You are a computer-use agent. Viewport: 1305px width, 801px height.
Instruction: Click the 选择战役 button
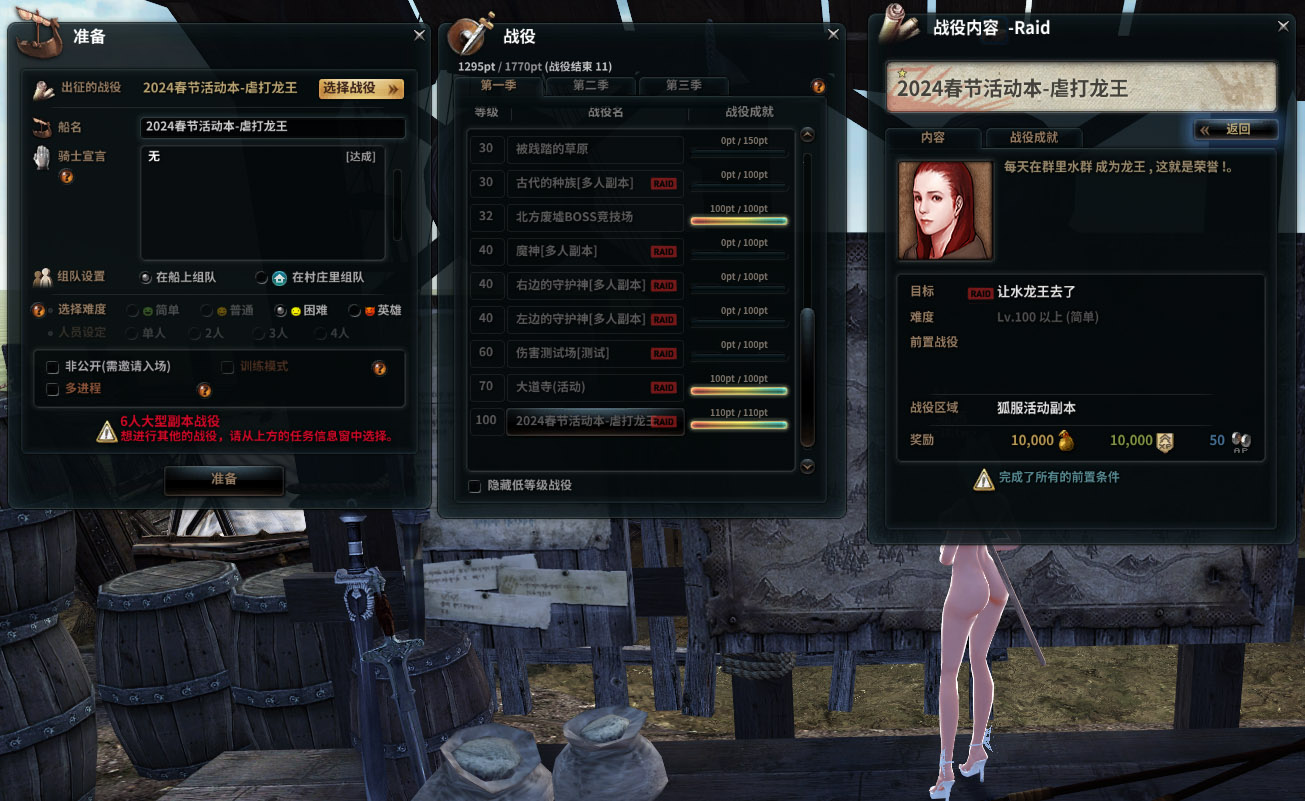361,88
